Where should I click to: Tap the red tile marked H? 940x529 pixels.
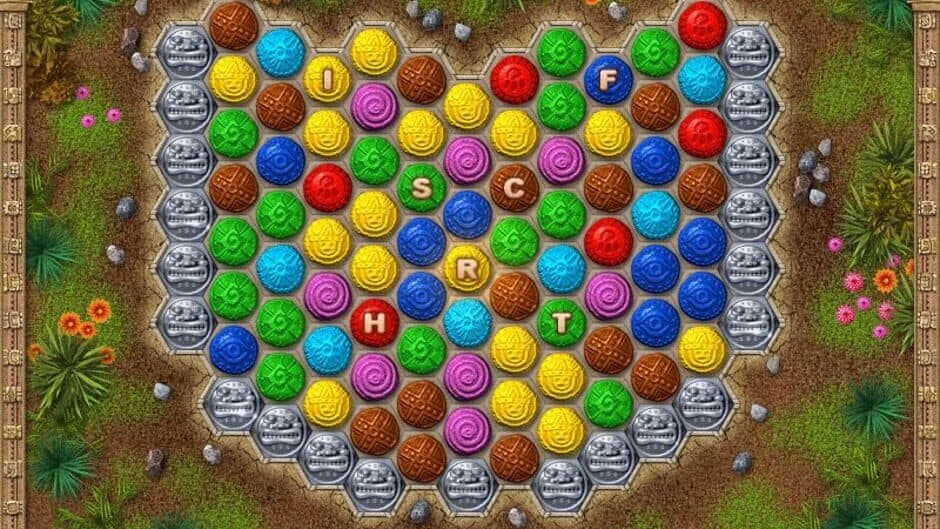click(374, 322)
